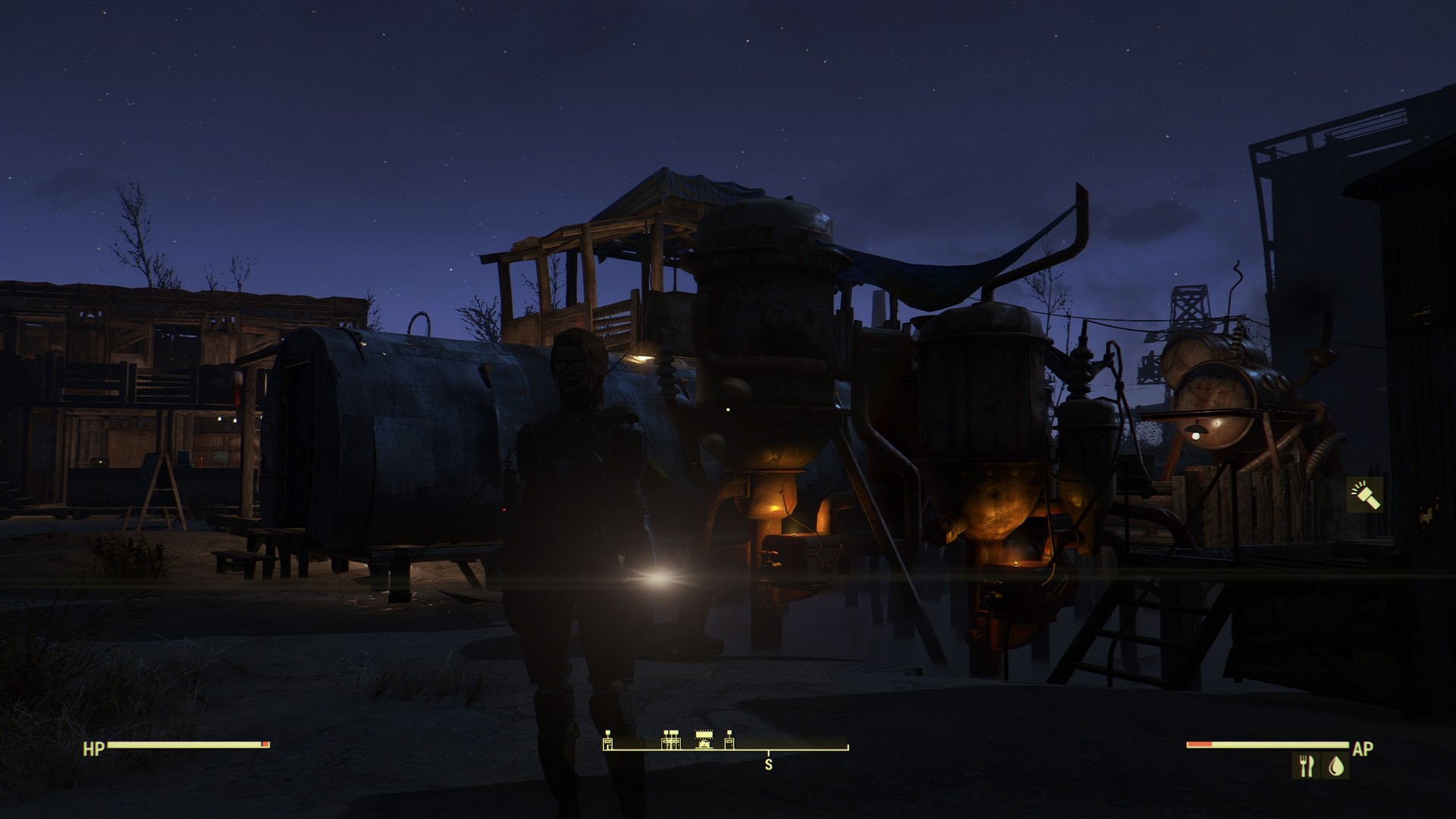Select the hunger fork-and-knife icon

[1305, 767]
